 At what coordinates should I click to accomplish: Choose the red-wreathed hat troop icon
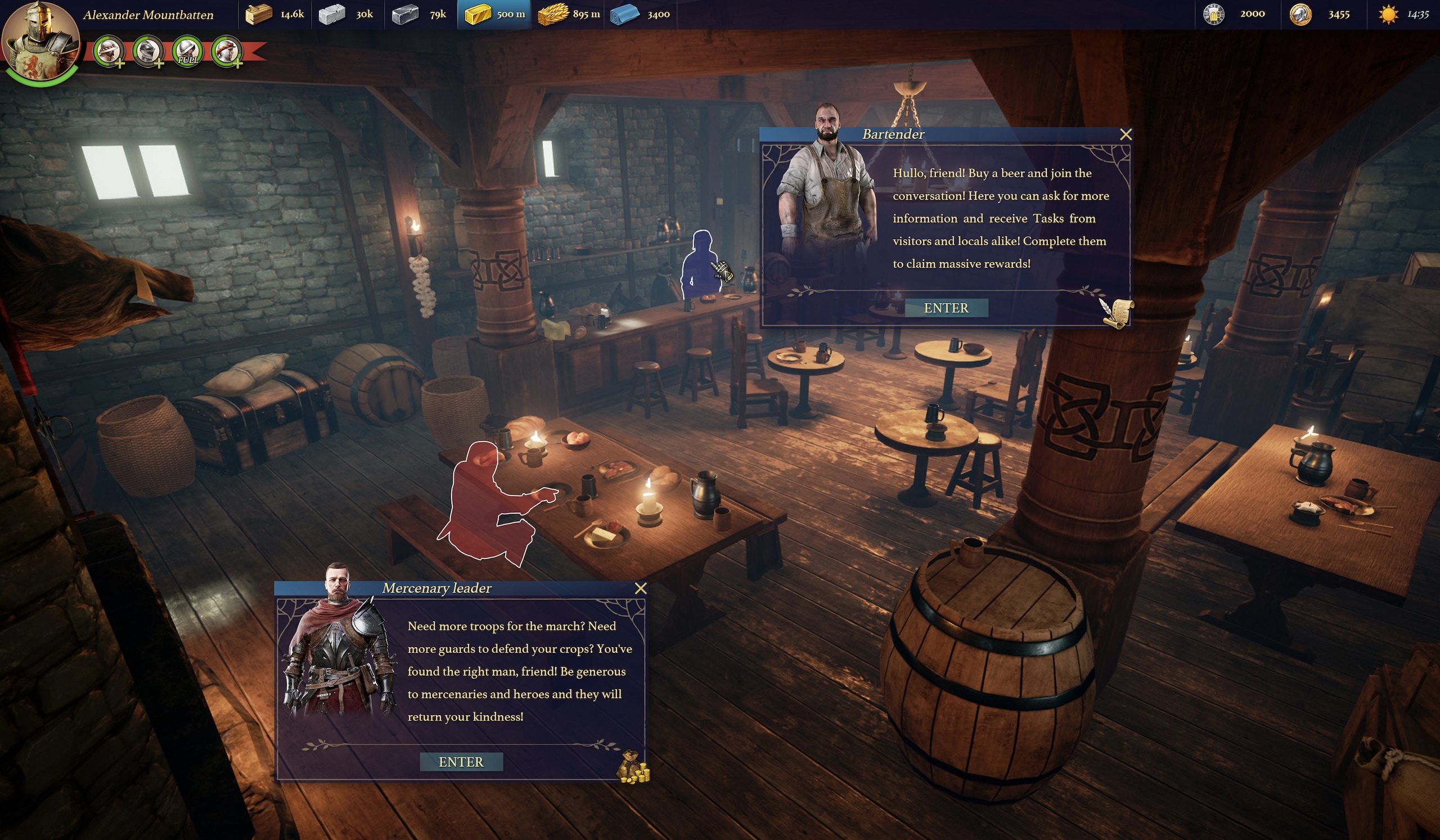point(227,51)
